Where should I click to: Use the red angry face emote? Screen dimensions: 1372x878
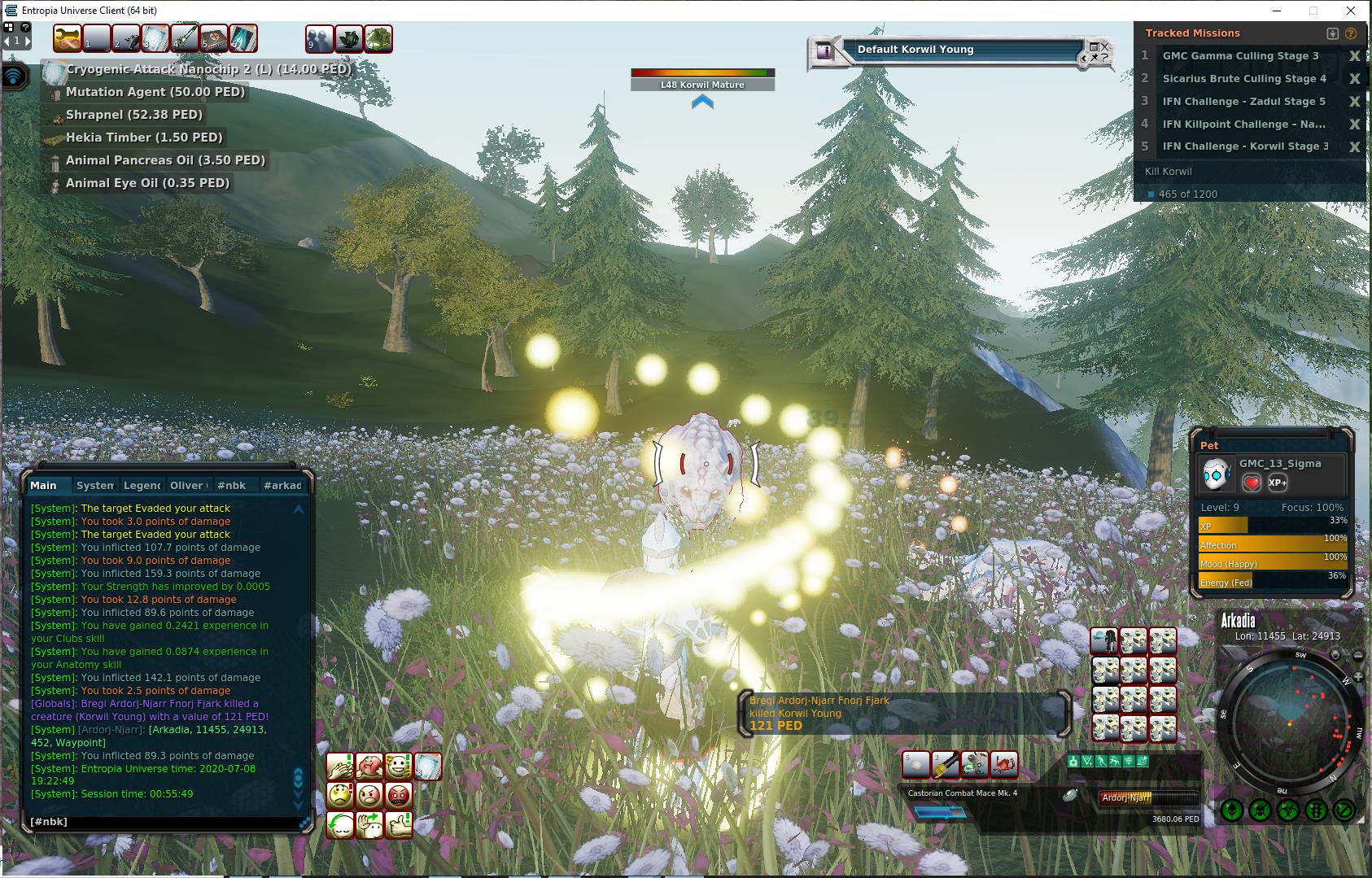[399, 795]
